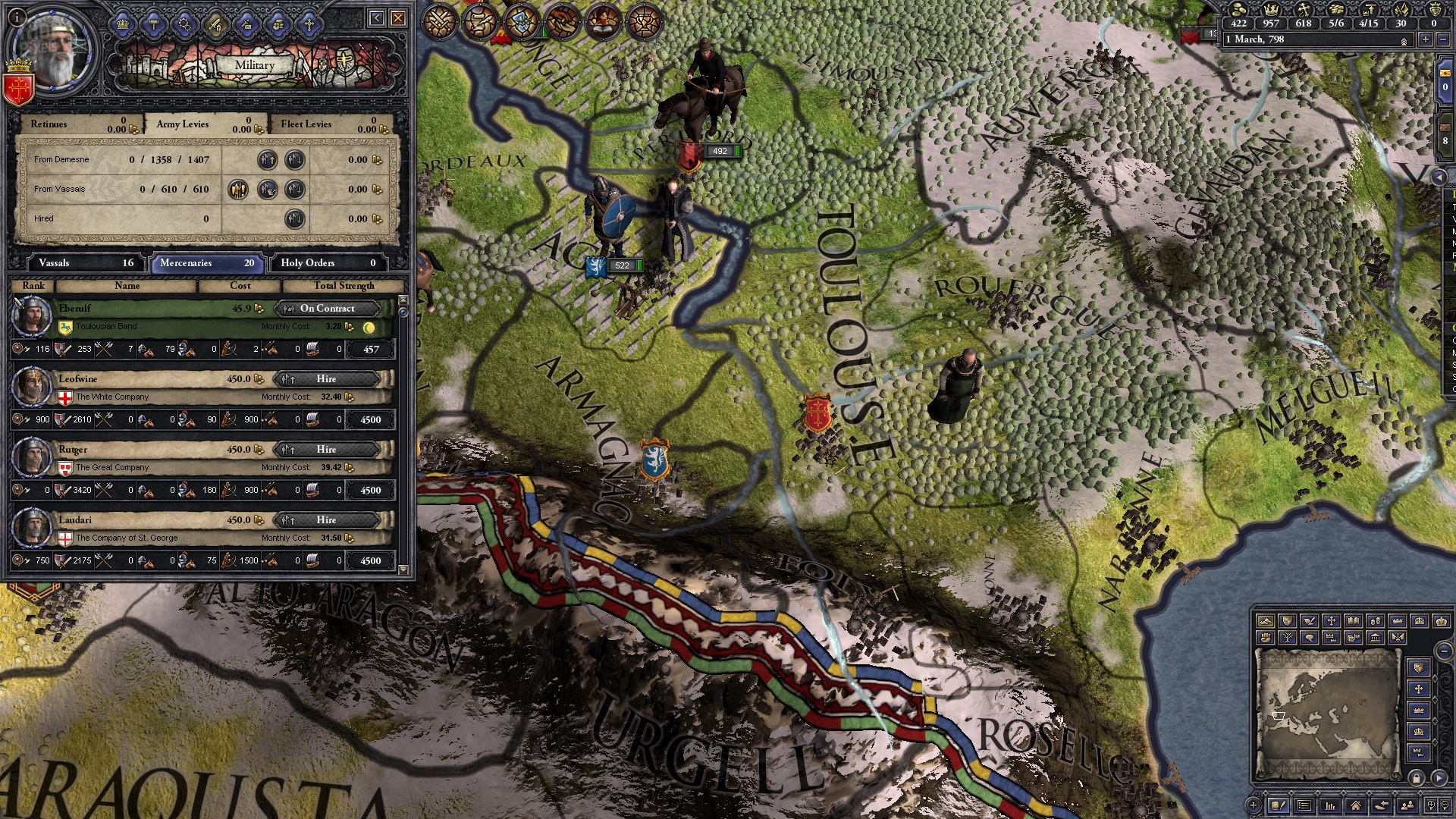Select the ruler portrait

point(53,53)
